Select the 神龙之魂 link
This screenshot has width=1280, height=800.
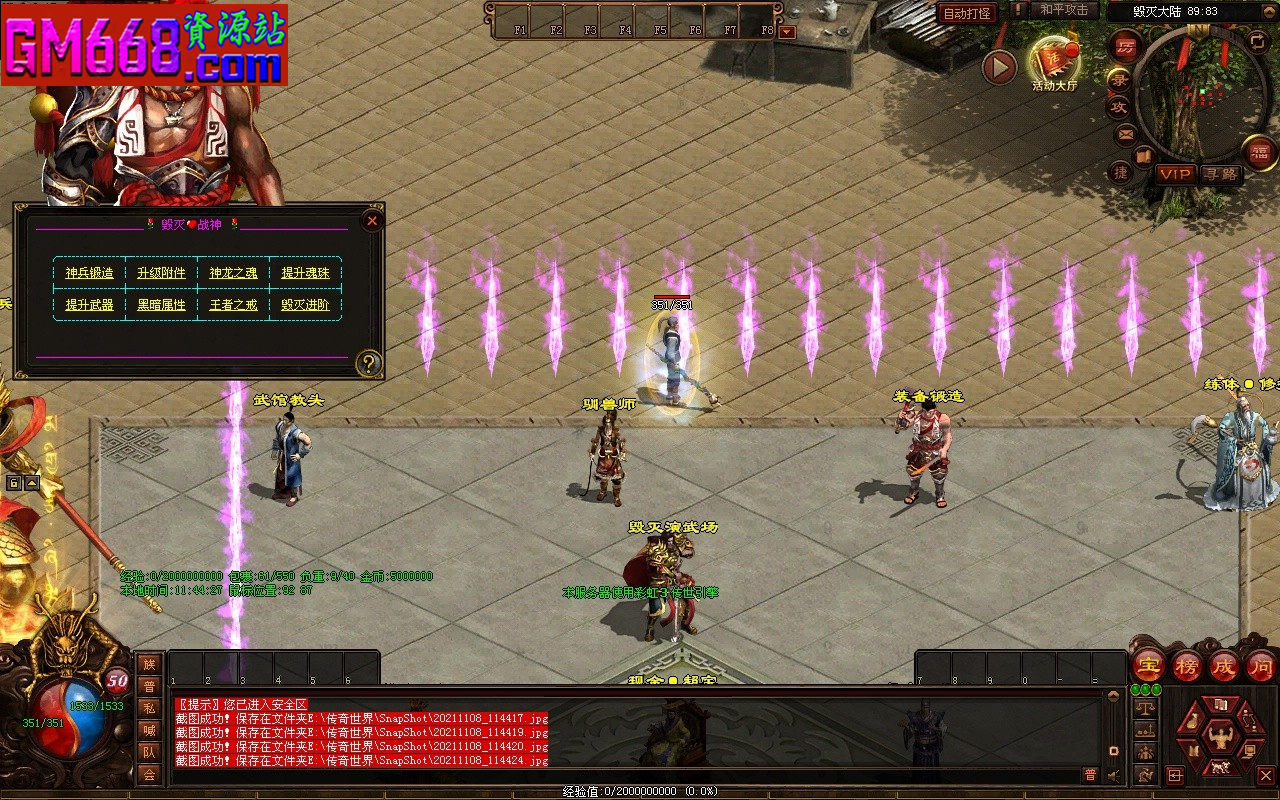click(233, 273)
